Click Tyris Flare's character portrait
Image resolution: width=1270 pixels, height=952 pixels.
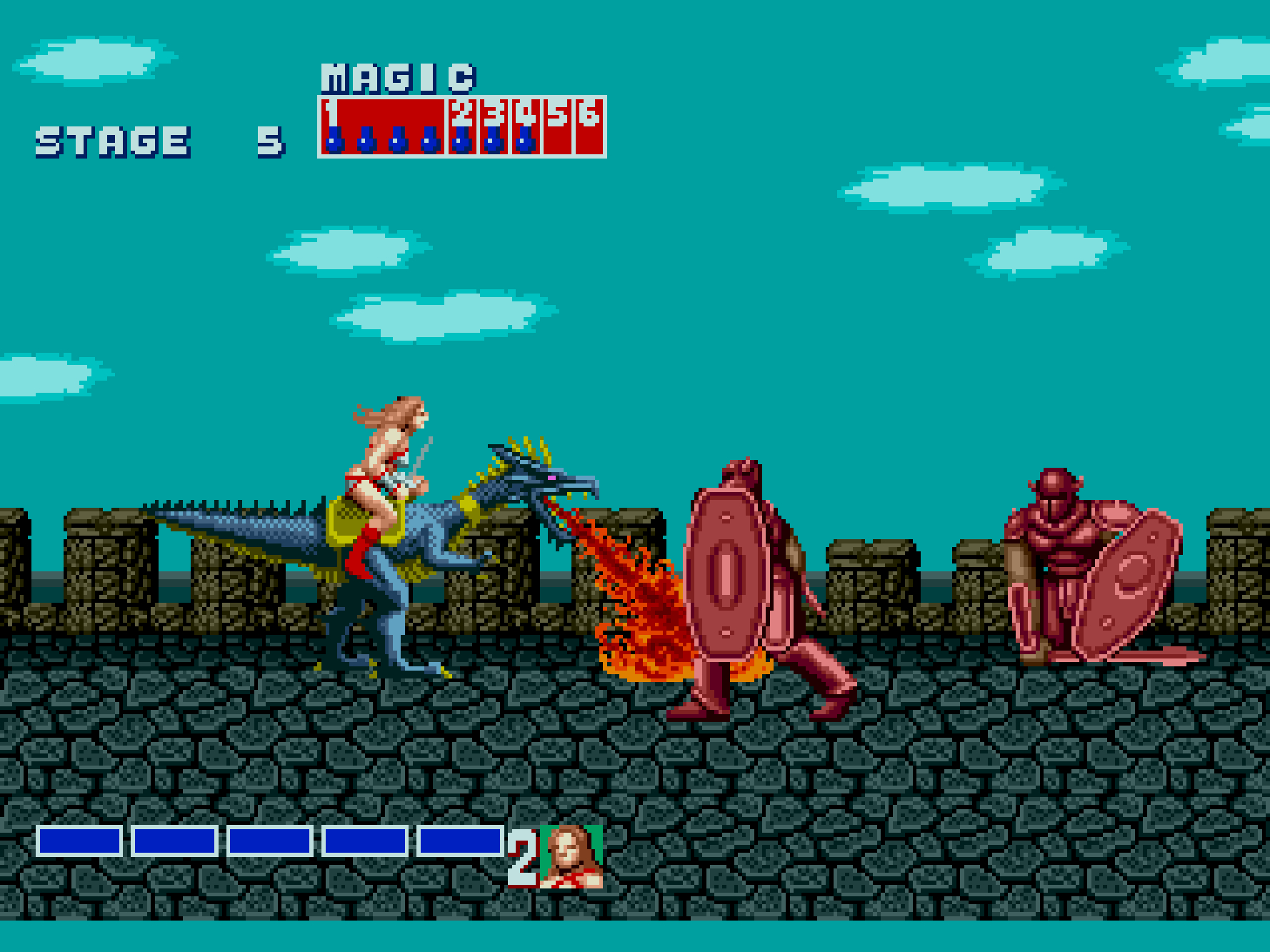(571, 856)
